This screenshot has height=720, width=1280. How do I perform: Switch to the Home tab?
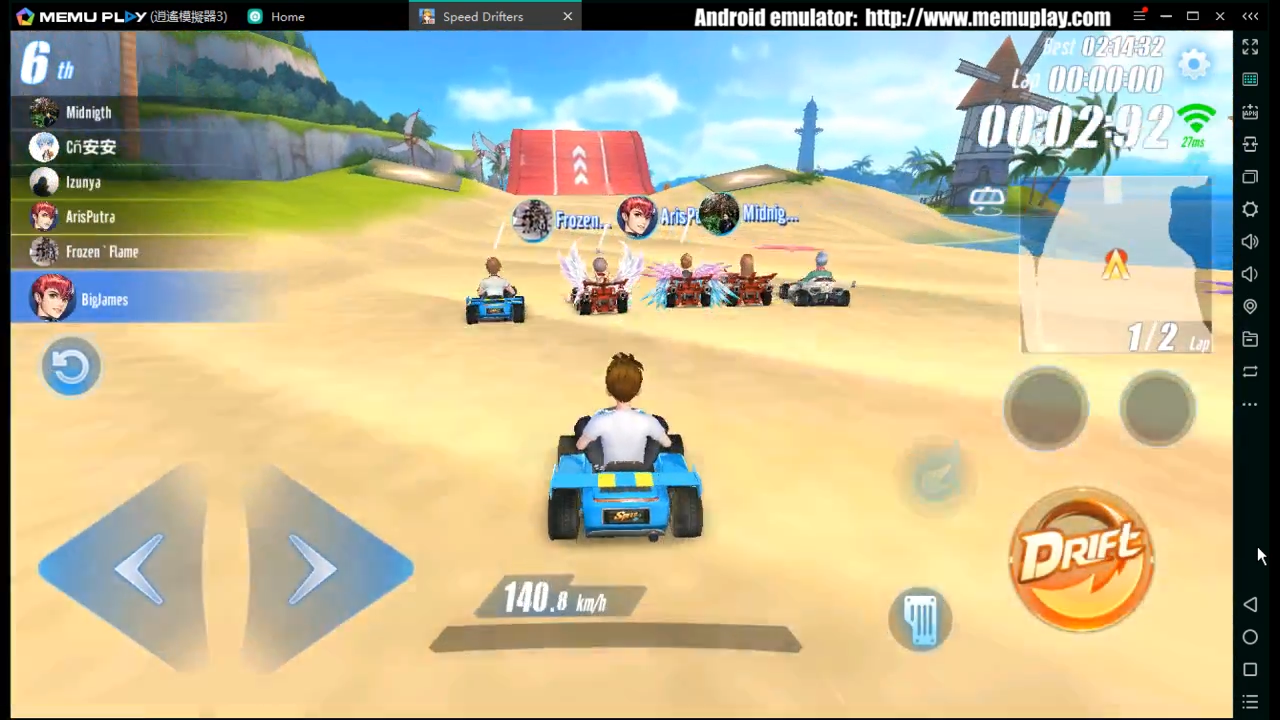click(287, 16)
